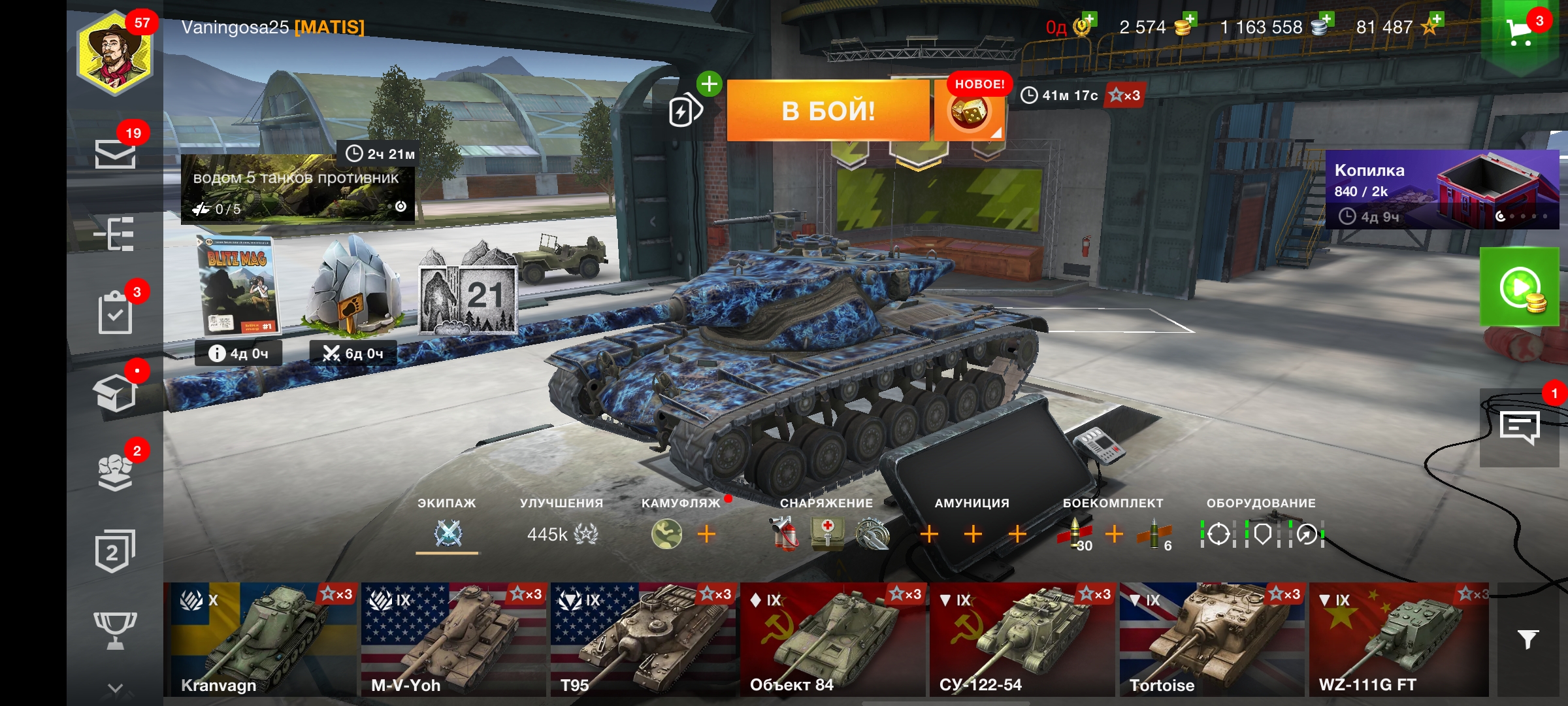
Task: Open the player profile avatar
Action: pos(115,55)
